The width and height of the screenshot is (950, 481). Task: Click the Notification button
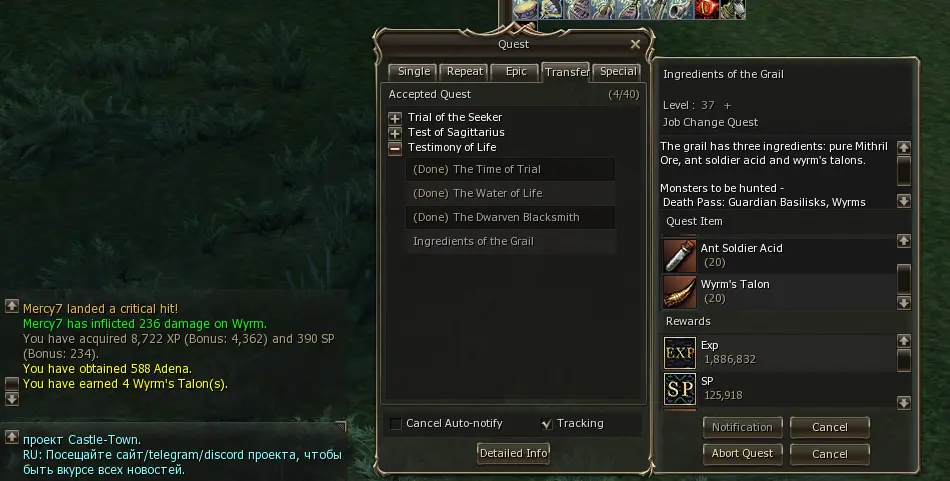(x=742, y=427)
